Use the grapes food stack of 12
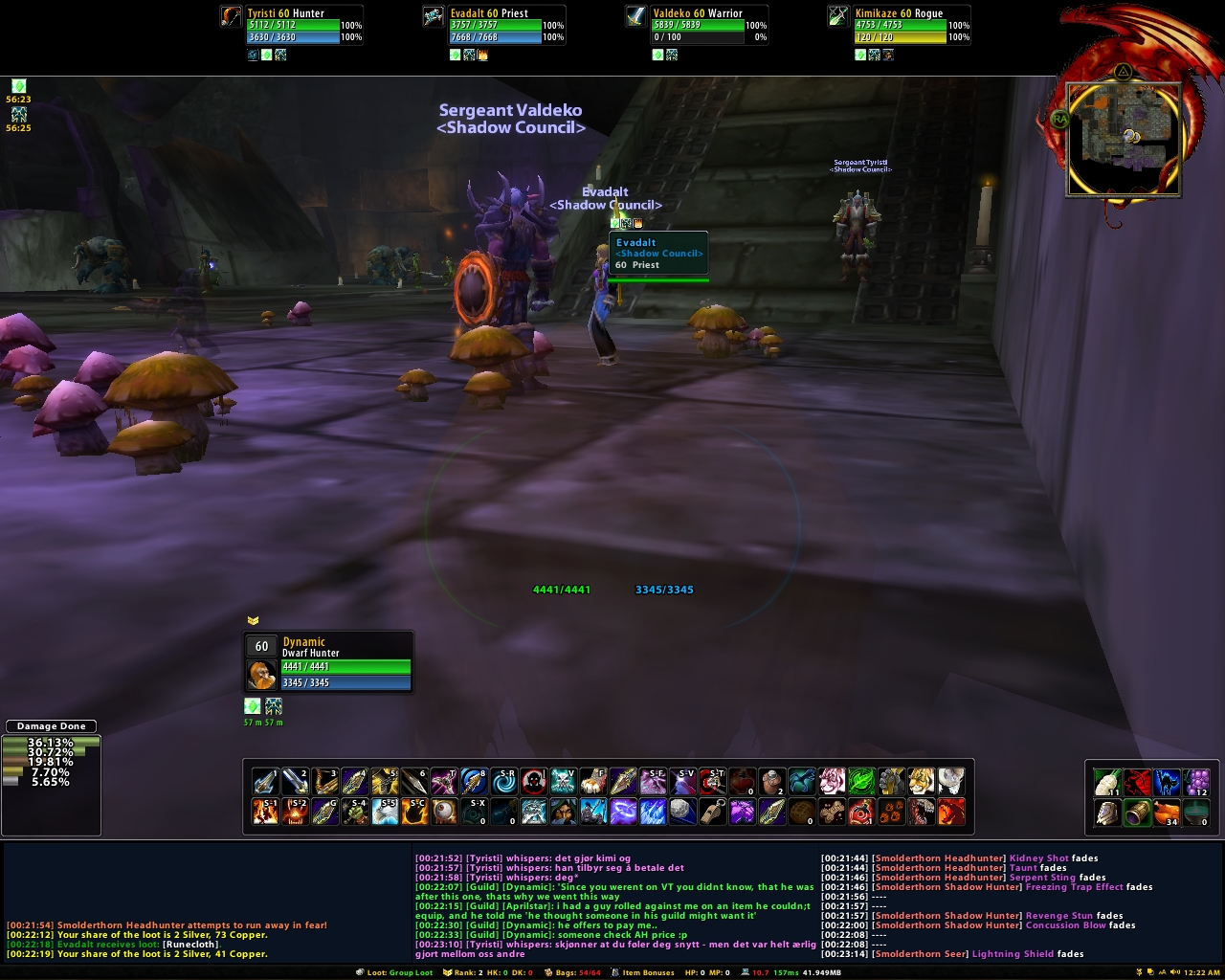This screenshot has width=1225, height=980. [1196, 783]
